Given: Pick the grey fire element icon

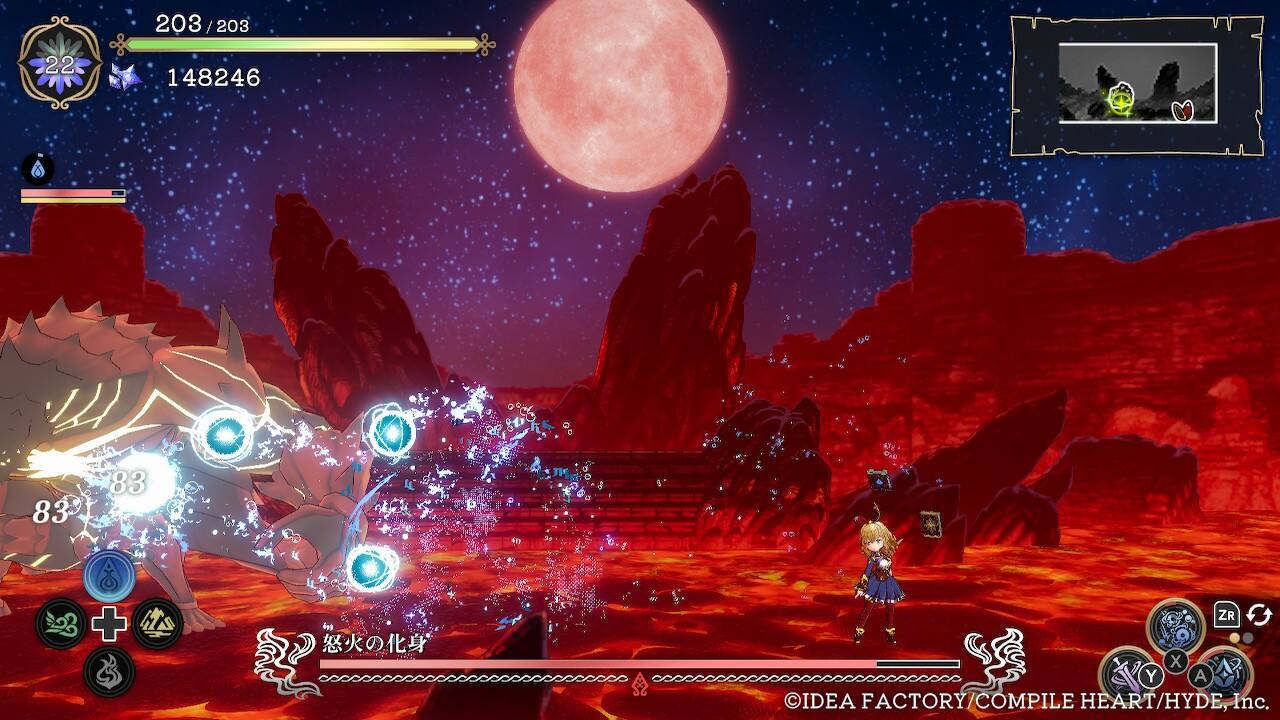Looking at the screenshot, I should point(109,671).
